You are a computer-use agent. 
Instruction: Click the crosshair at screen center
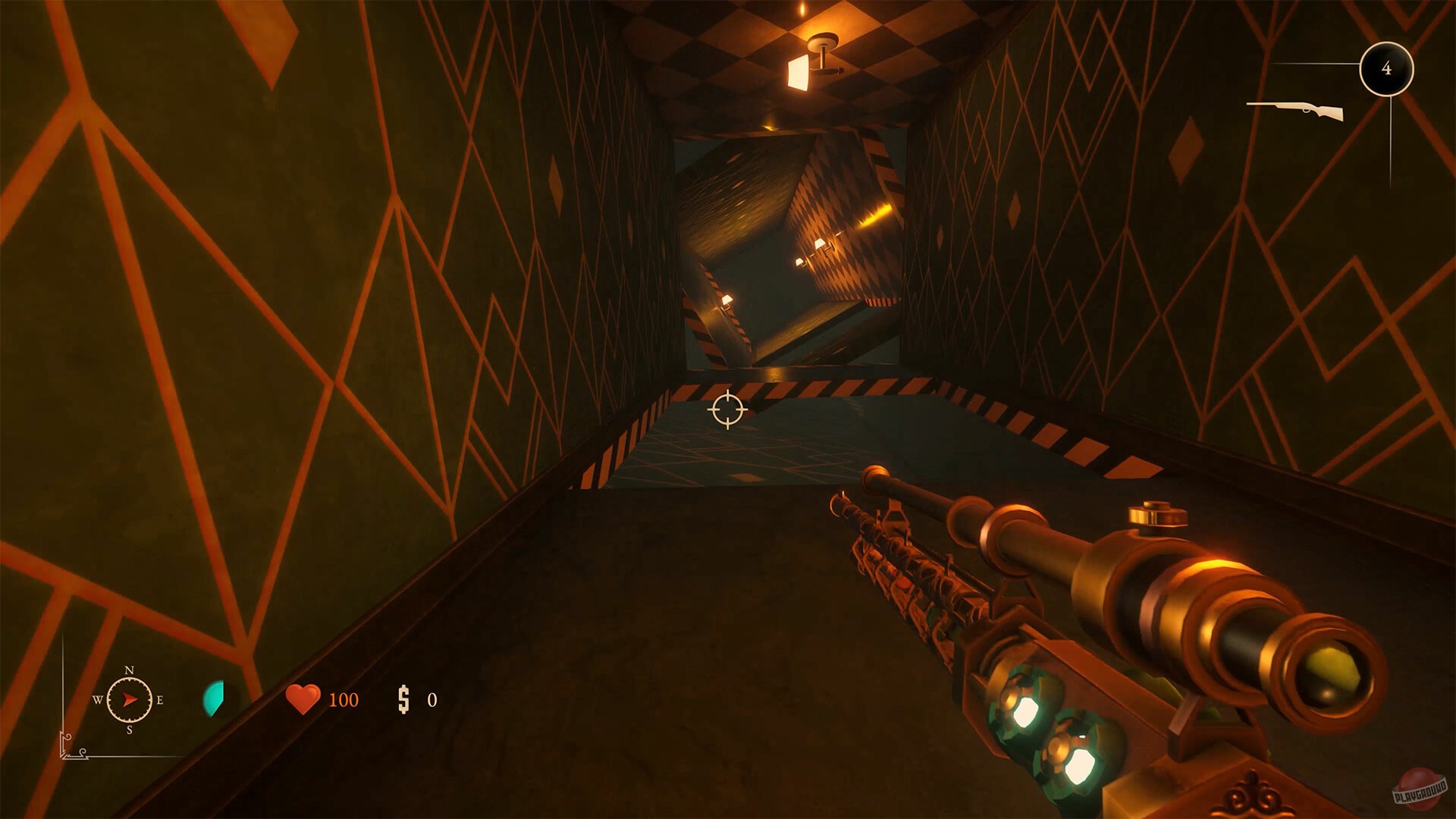point(728,409)
